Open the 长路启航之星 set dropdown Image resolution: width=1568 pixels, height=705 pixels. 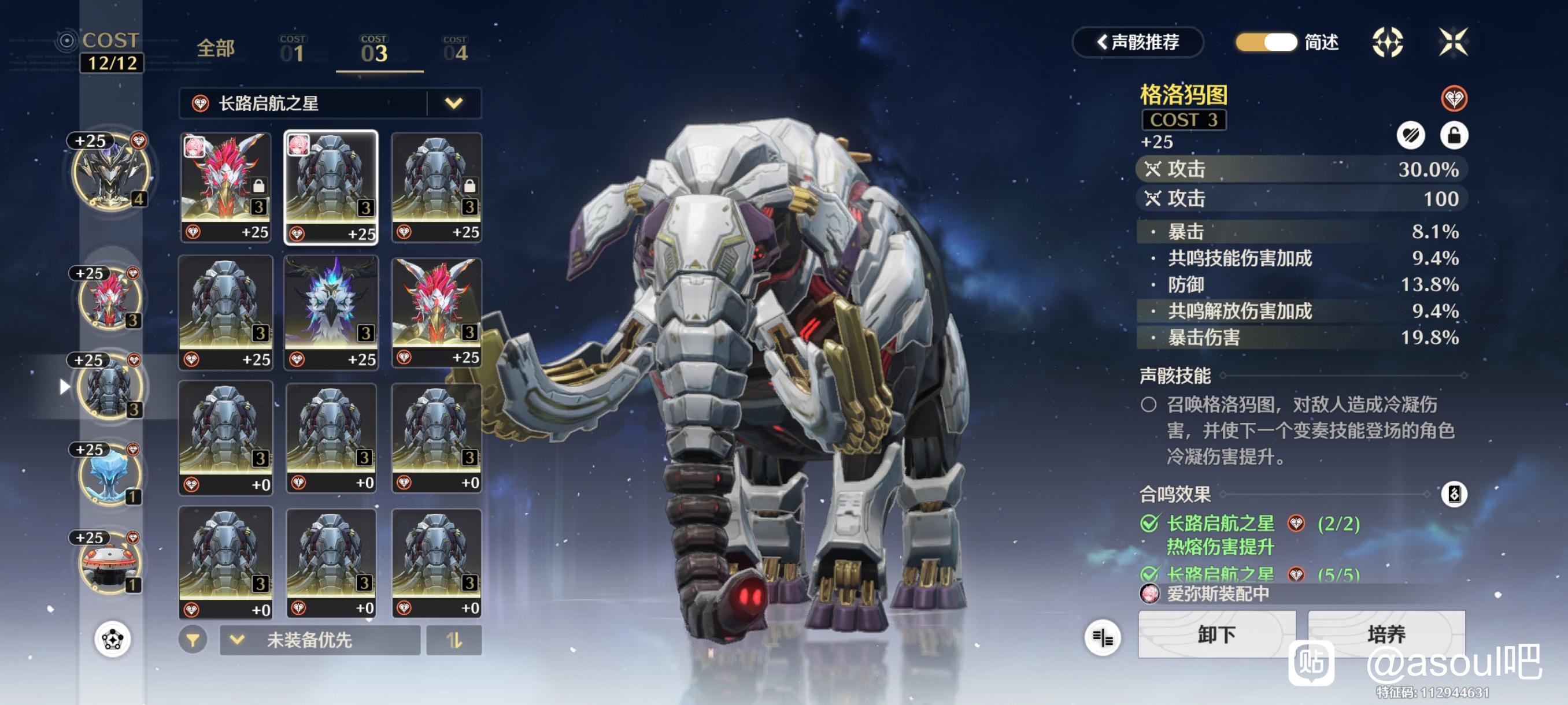click(453, 103)
